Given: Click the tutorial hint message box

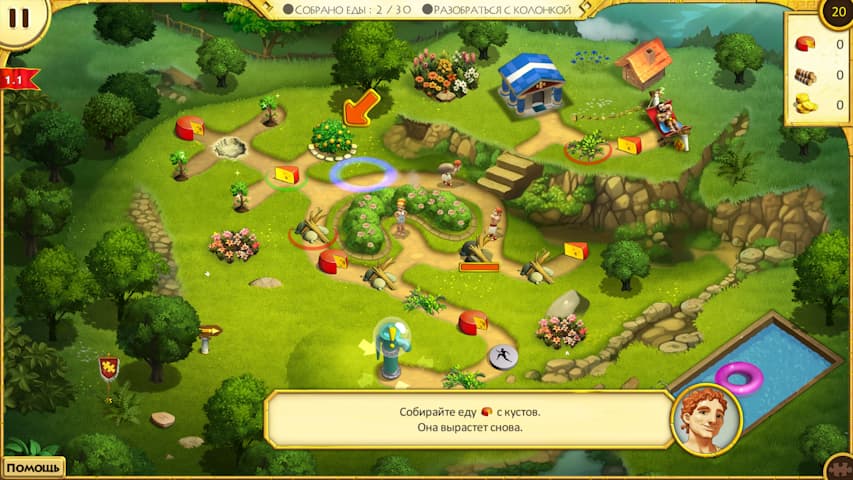Looking at the screenshot, I should pyautogui.click(x=468, y=420).
